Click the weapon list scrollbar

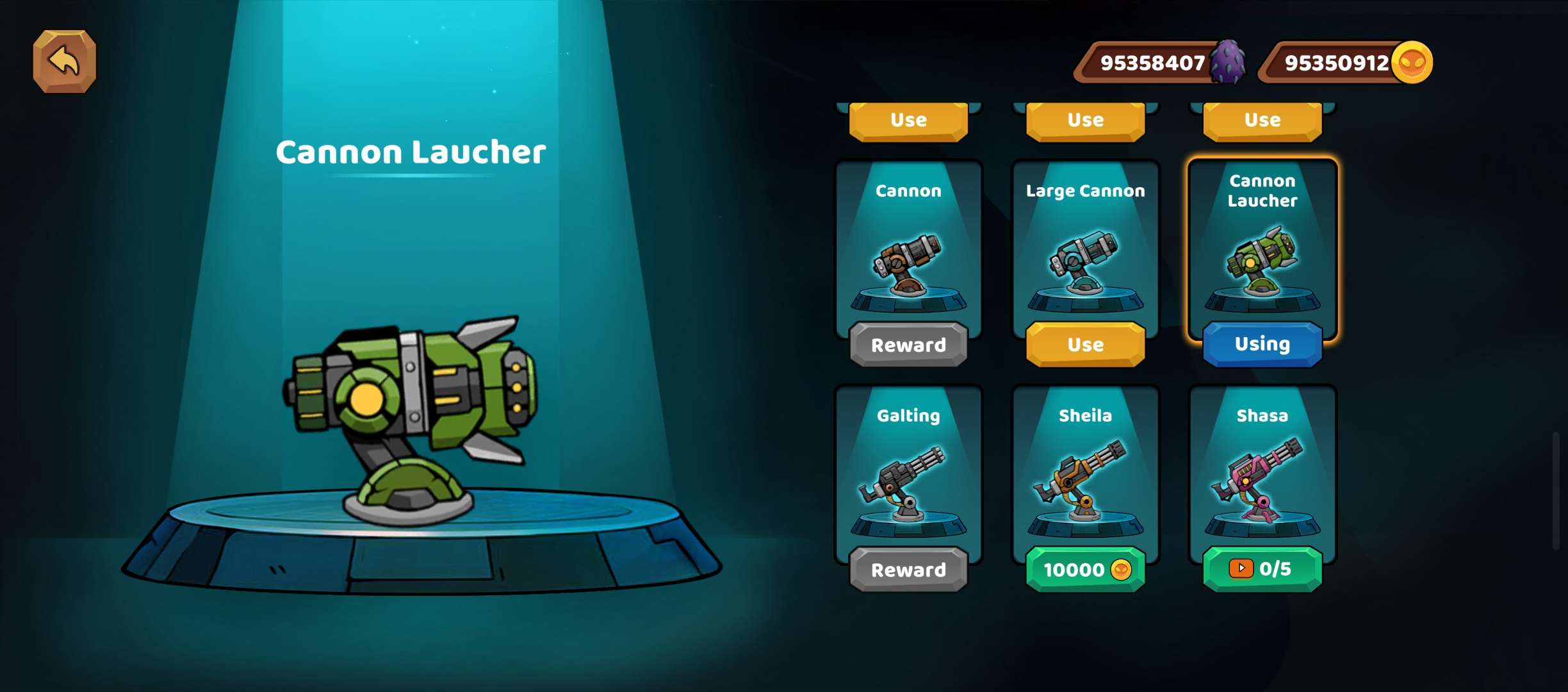1555,491
